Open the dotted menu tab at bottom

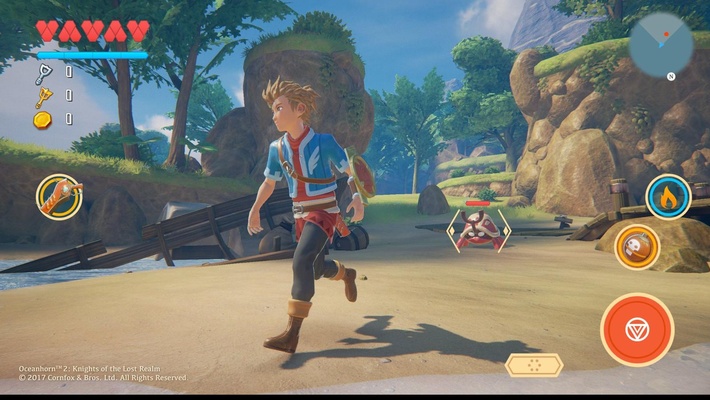(x=534, y=365)
